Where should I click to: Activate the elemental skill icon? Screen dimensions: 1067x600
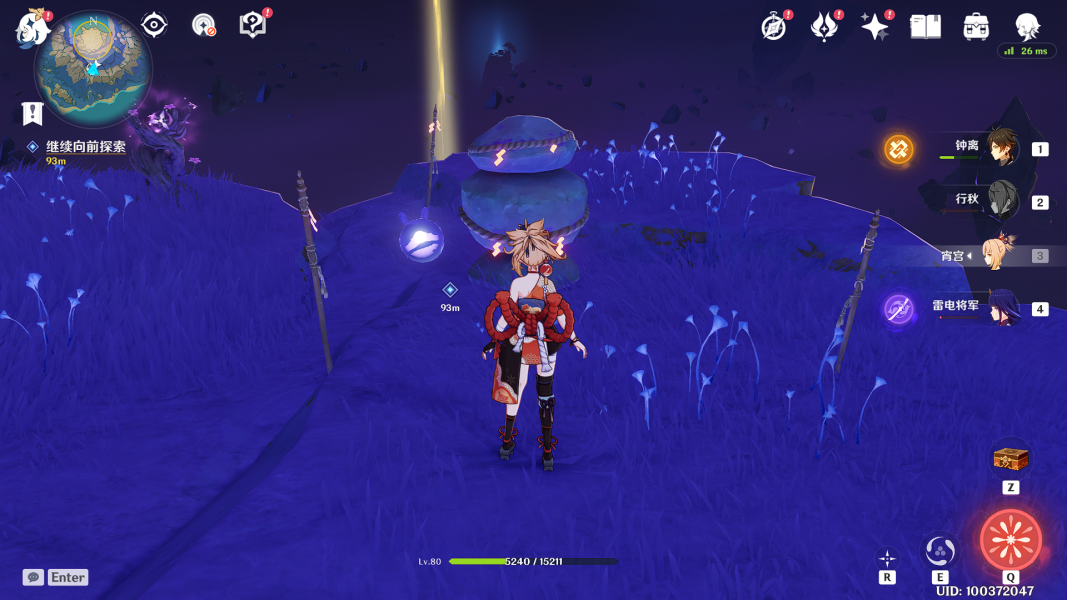[940, 550]
